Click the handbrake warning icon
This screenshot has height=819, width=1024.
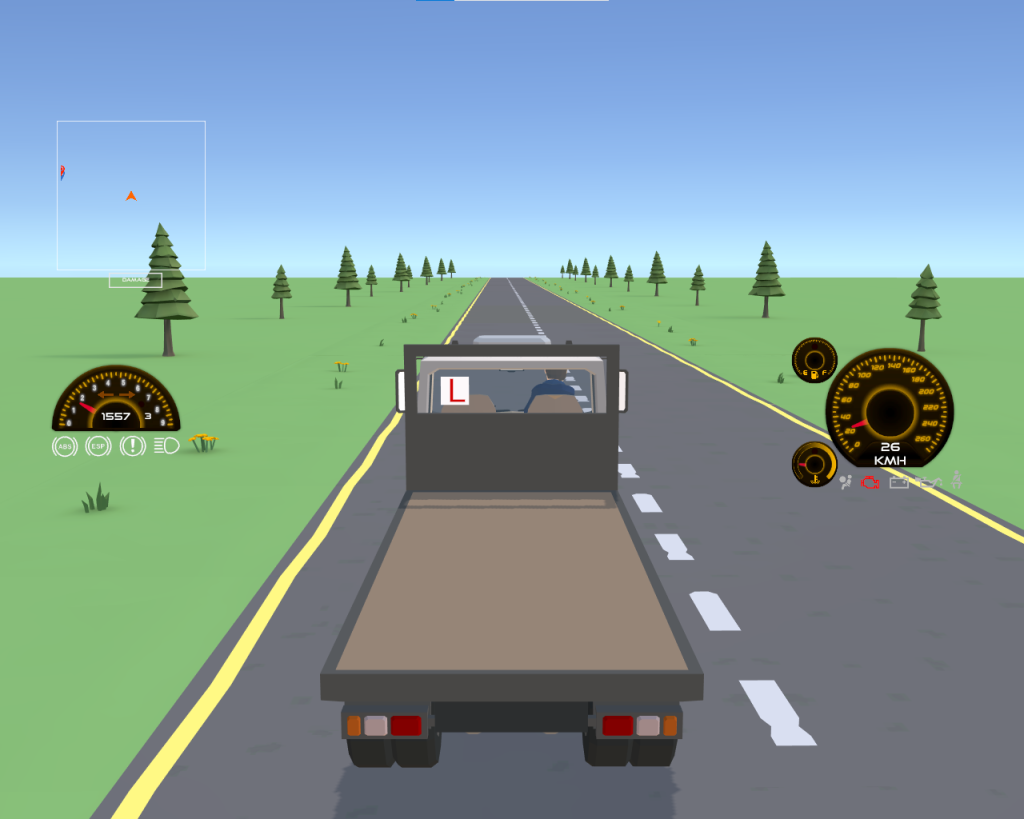click(x=132, y=446)
